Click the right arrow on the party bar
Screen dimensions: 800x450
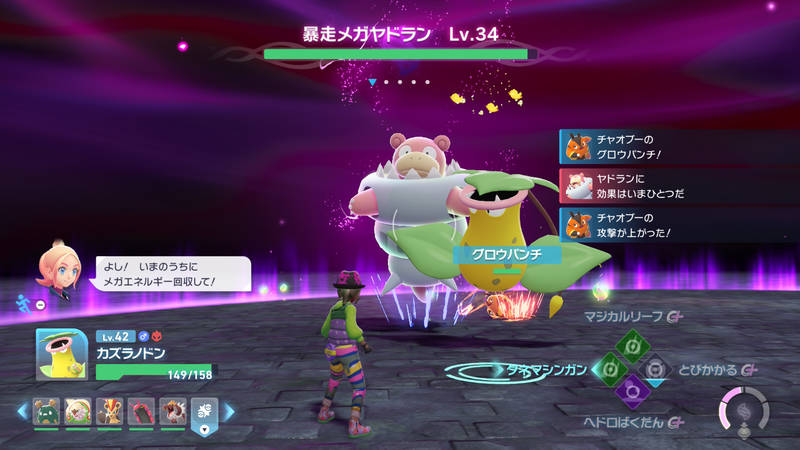229,411
